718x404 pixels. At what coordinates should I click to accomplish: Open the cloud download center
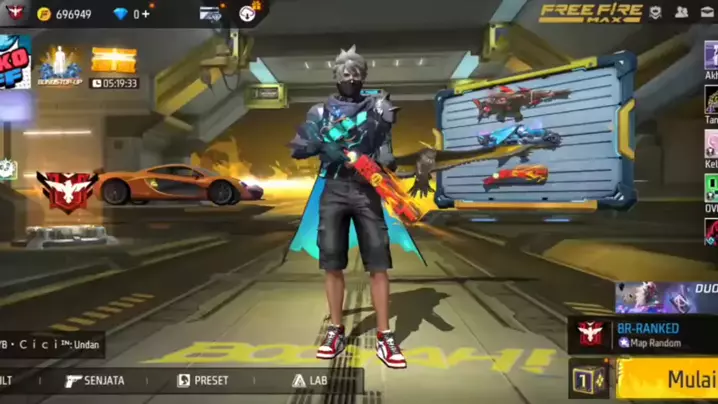pos(248,13)
